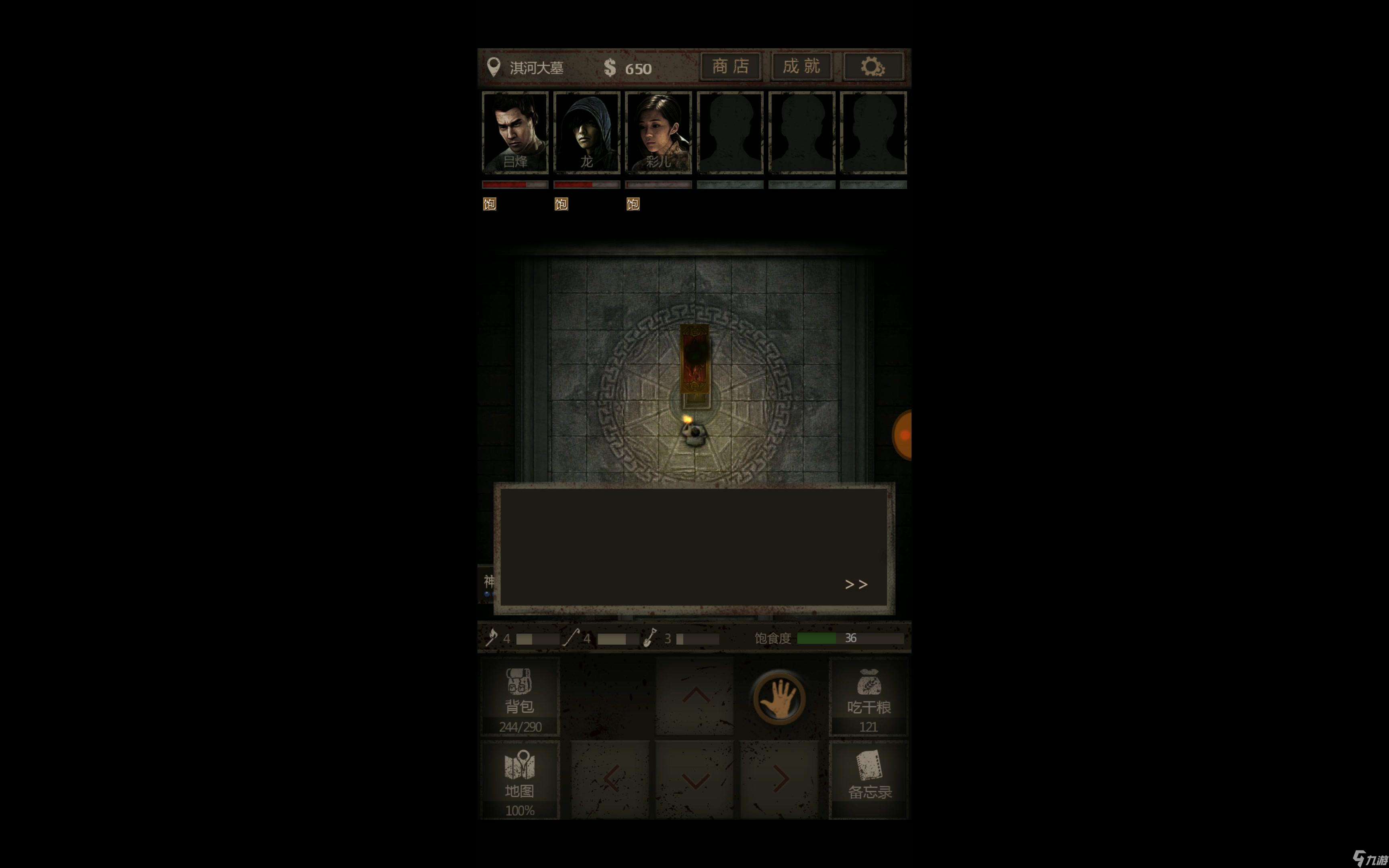Screen dimensions: 1389x868
Task: Open the 商店 shop menu
Action: (730, 67)
